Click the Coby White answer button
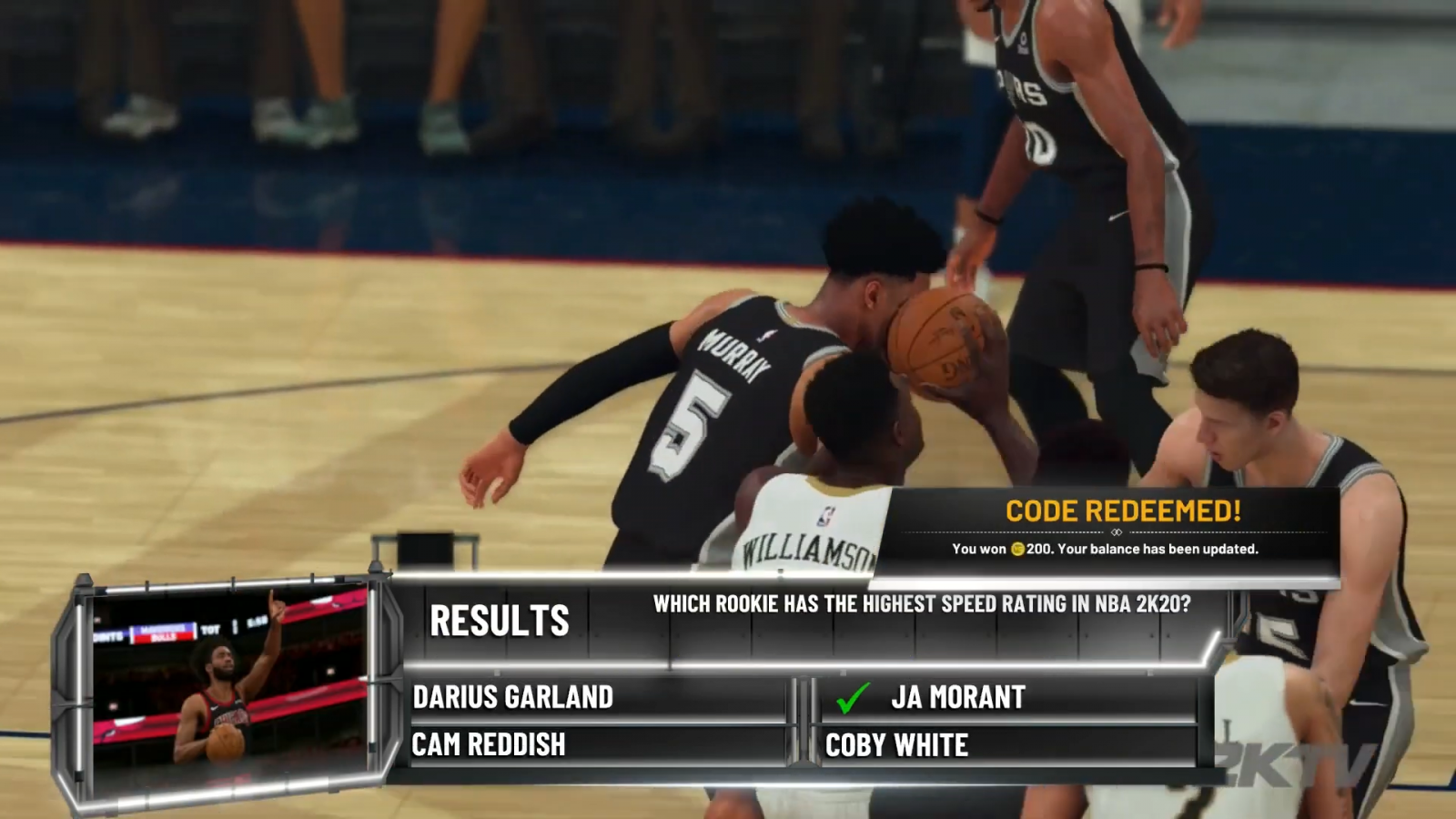1456x819 pixels. (x=896, y=744)
